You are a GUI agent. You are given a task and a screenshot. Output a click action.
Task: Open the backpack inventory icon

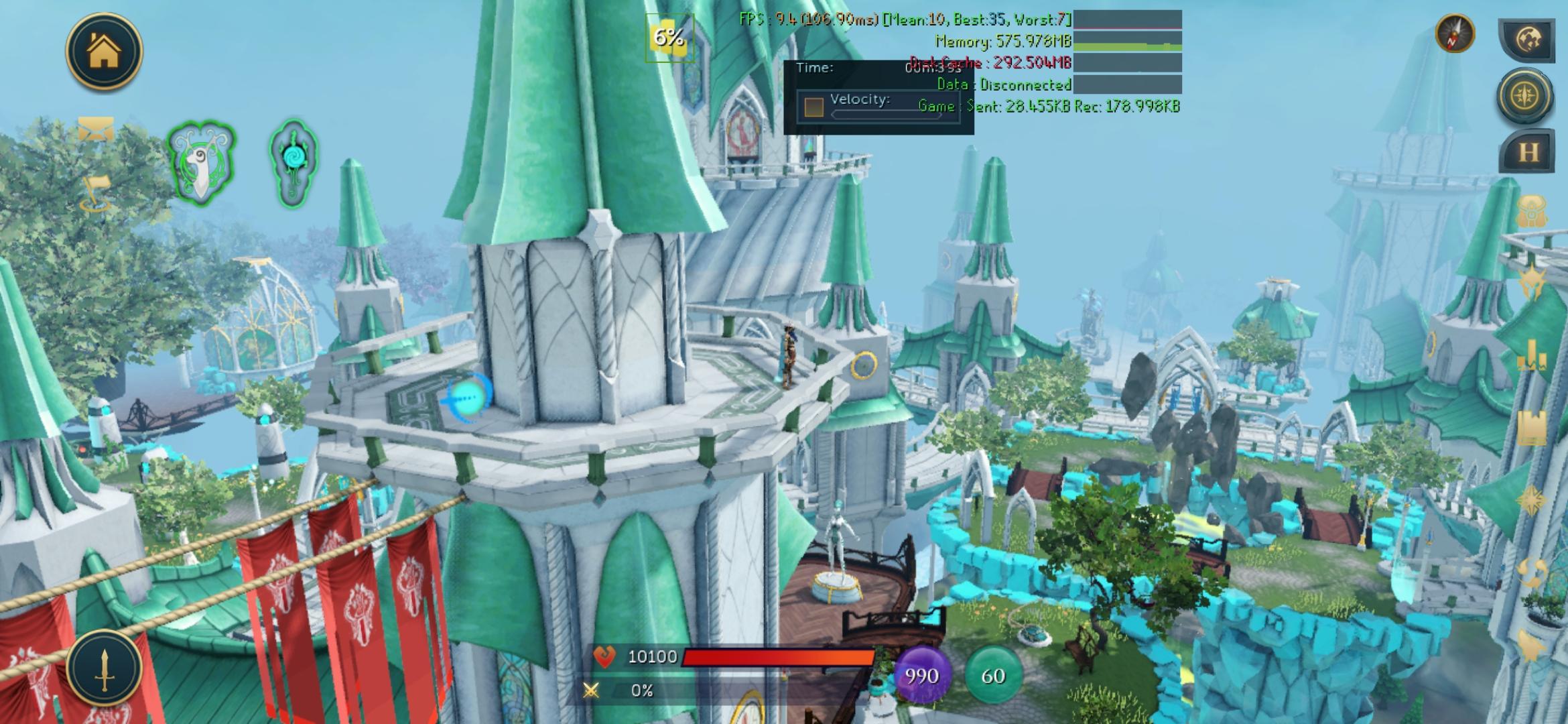pos(1534,211)
